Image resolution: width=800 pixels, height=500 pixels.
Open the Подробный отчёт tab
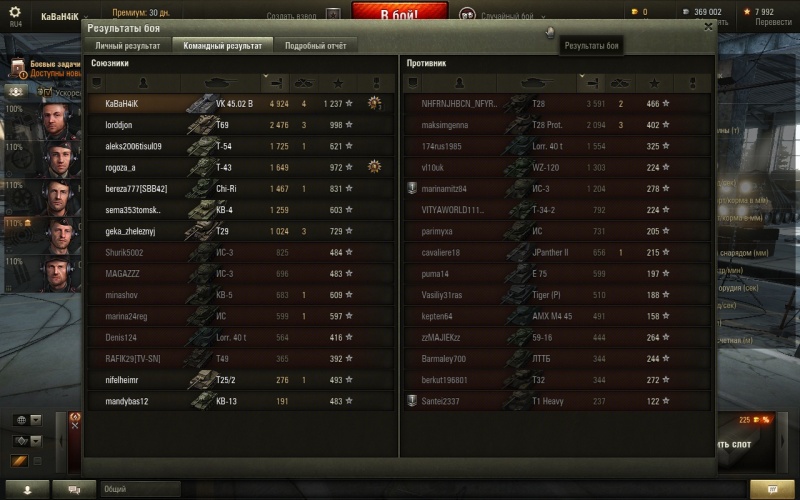click(315, 46)
